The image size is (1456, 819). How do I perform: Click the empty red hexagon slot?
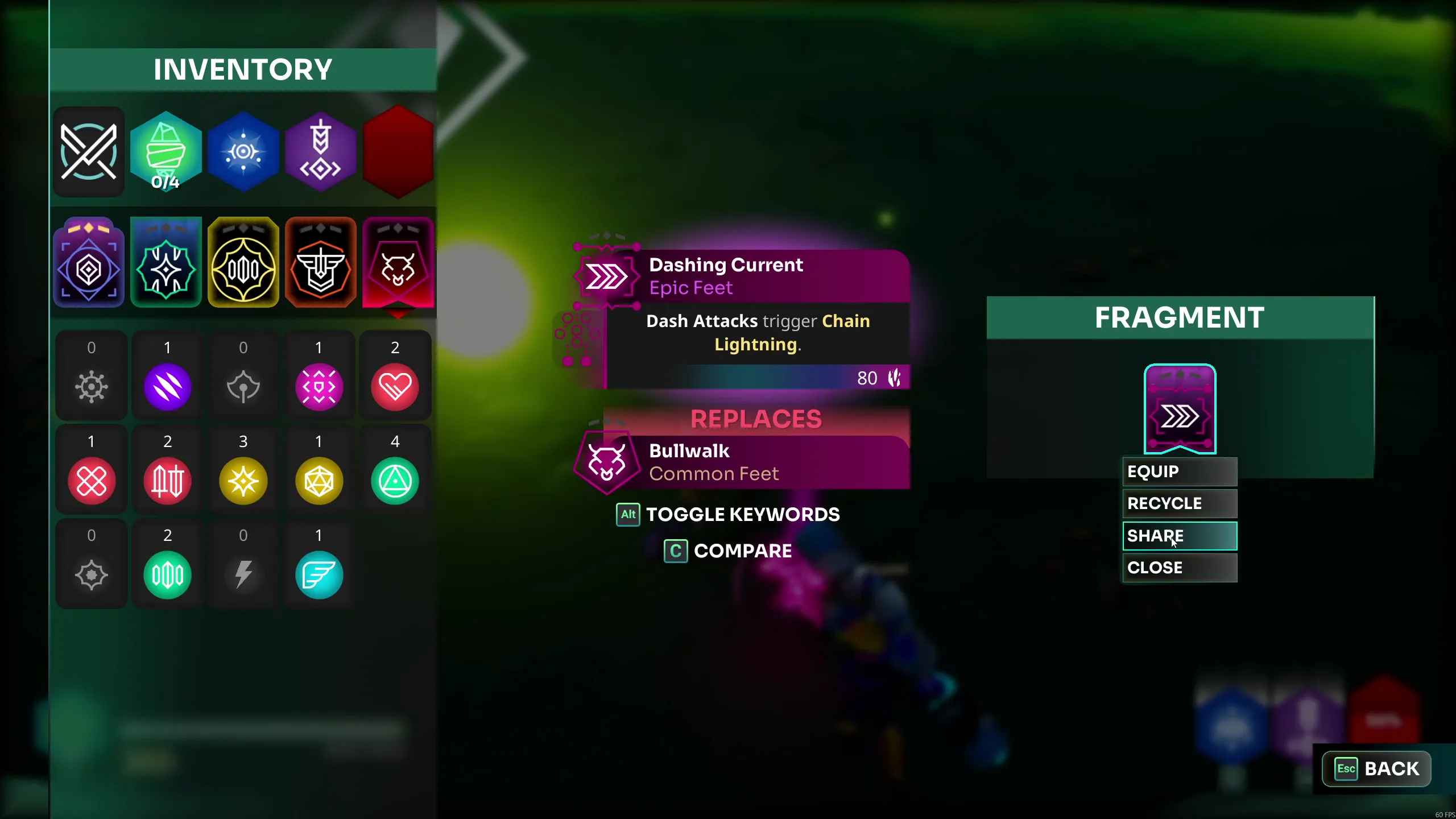pyautogui.click(x=398, y=151)
